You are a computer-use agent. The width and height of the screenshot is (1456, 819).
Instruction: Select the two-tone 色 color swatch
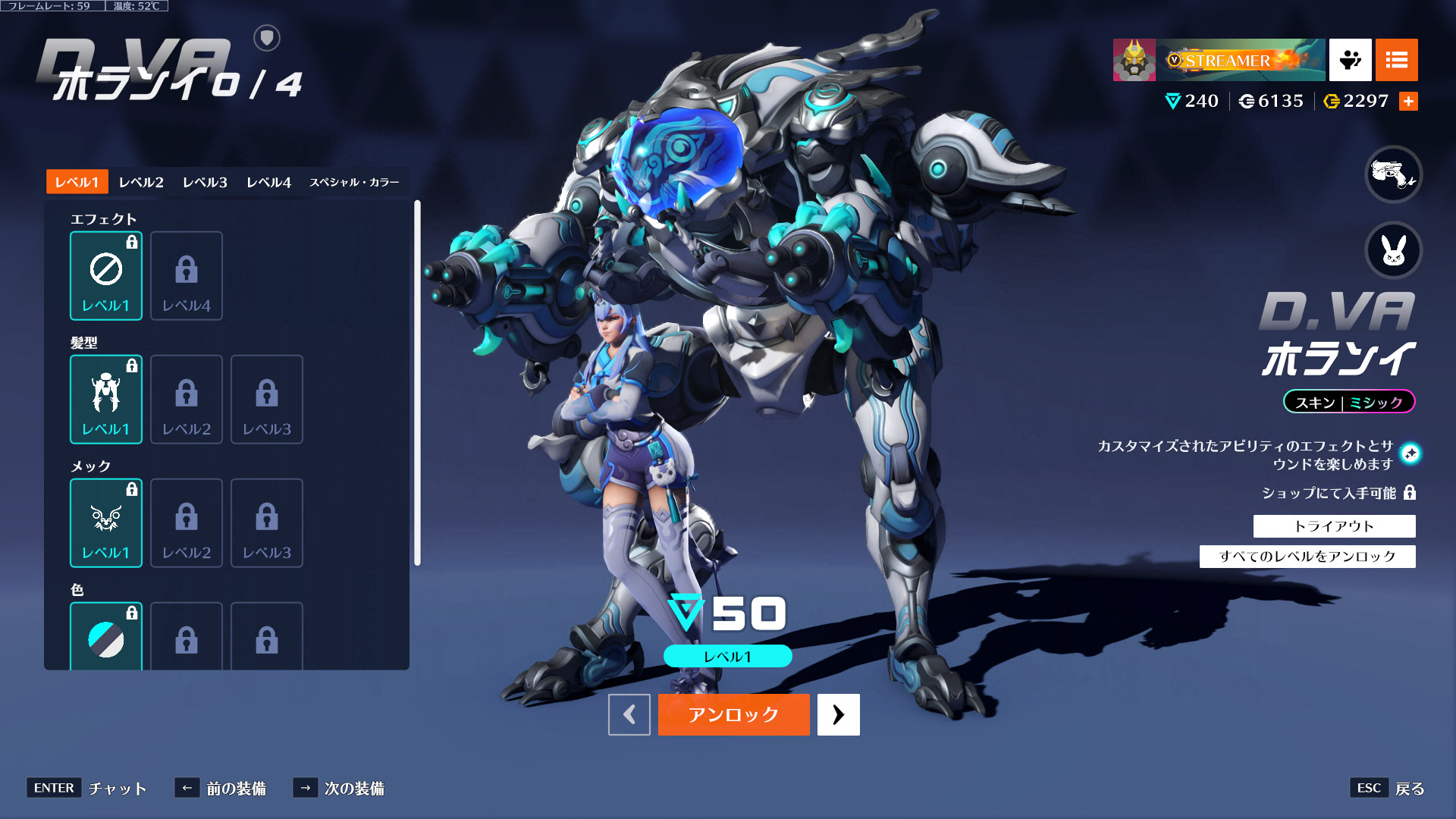pyautogui.click(x=106, y=637)
